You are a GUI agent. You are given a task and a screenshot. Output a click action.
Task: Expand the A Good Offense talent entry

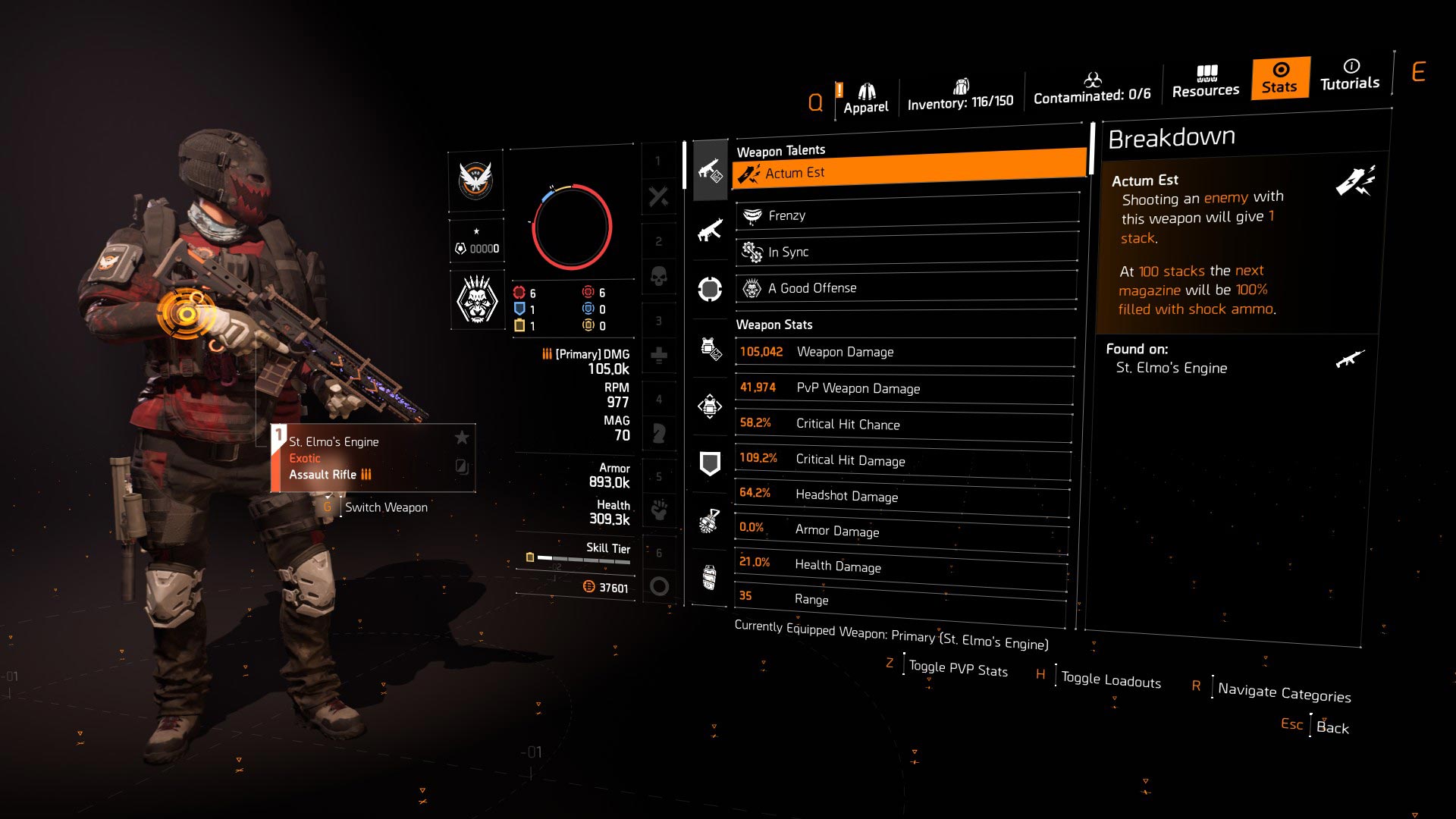coord(906,287)
